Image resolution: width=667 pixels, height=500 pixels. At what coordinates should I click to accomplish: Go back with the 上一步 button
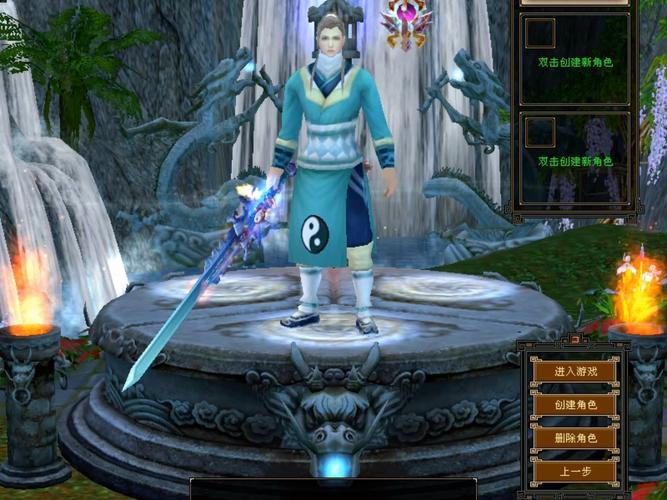pyautogui.click(x=574, y=471)
